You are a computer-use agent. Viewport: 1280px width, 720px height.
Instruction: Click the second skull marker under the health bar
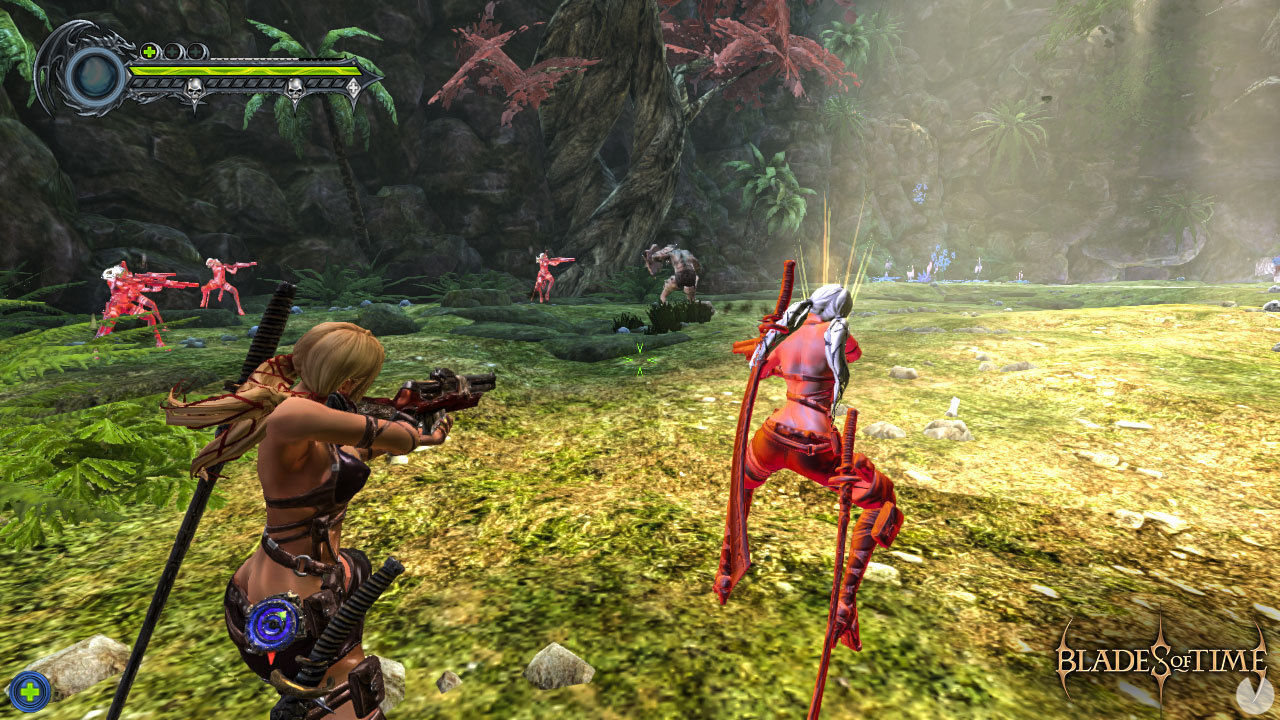pyautogui.click(x=296, y=88)
